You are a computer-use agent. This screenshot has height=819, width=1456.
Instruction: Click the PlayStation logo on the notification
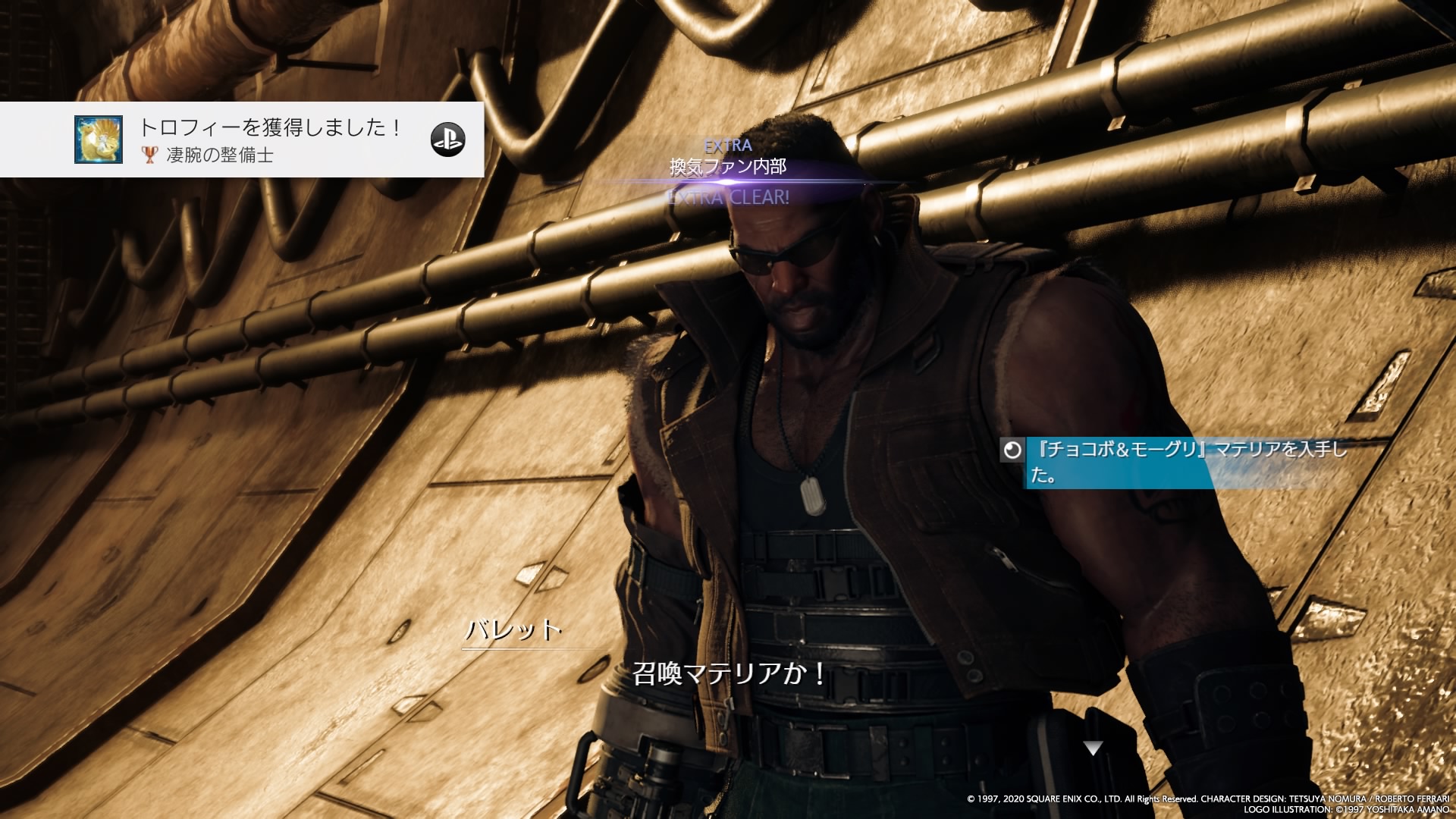pos(447,140)
